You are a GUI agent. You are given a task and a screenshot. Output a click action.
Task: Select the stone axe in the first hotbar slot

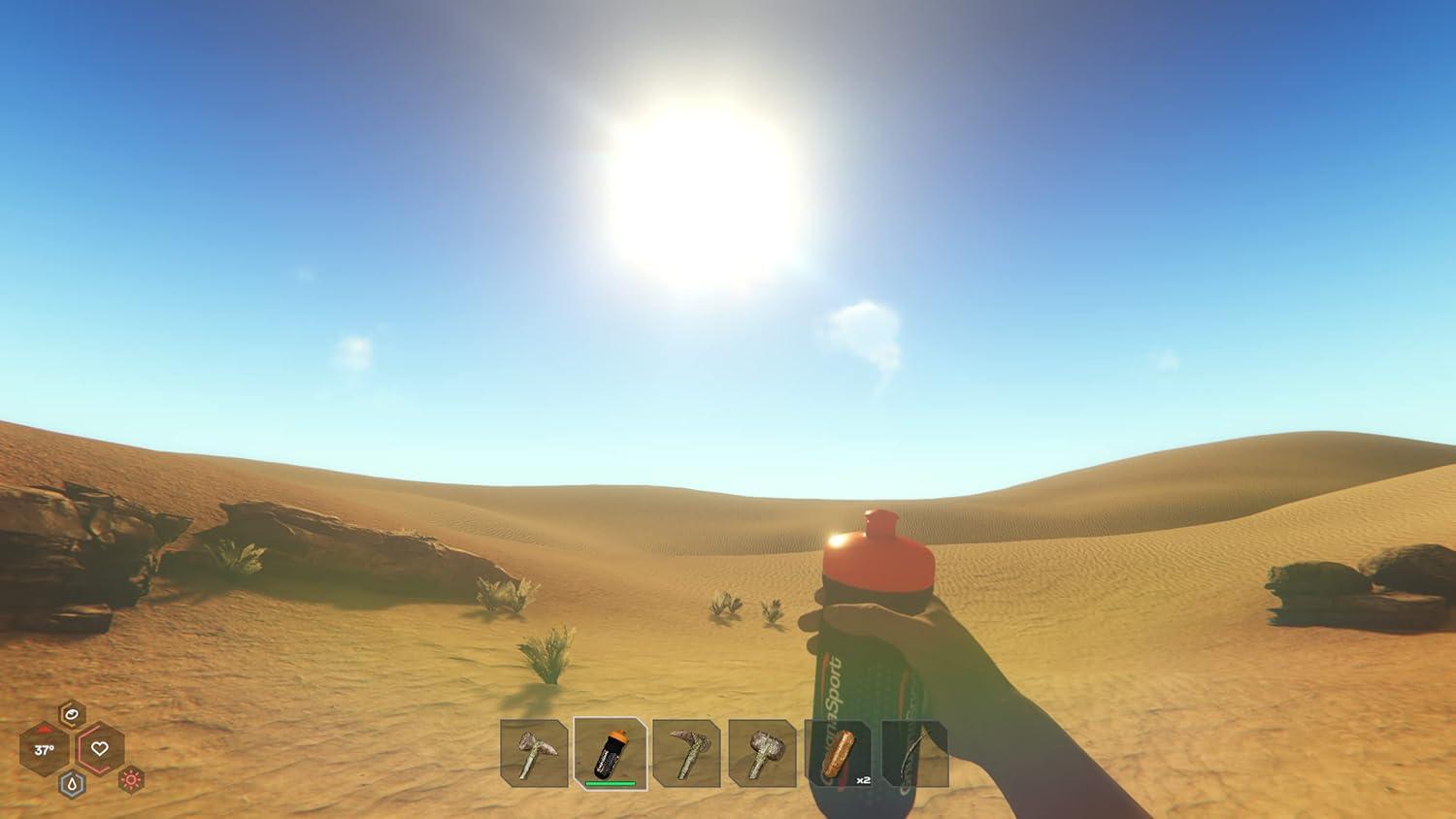point(534,755)
